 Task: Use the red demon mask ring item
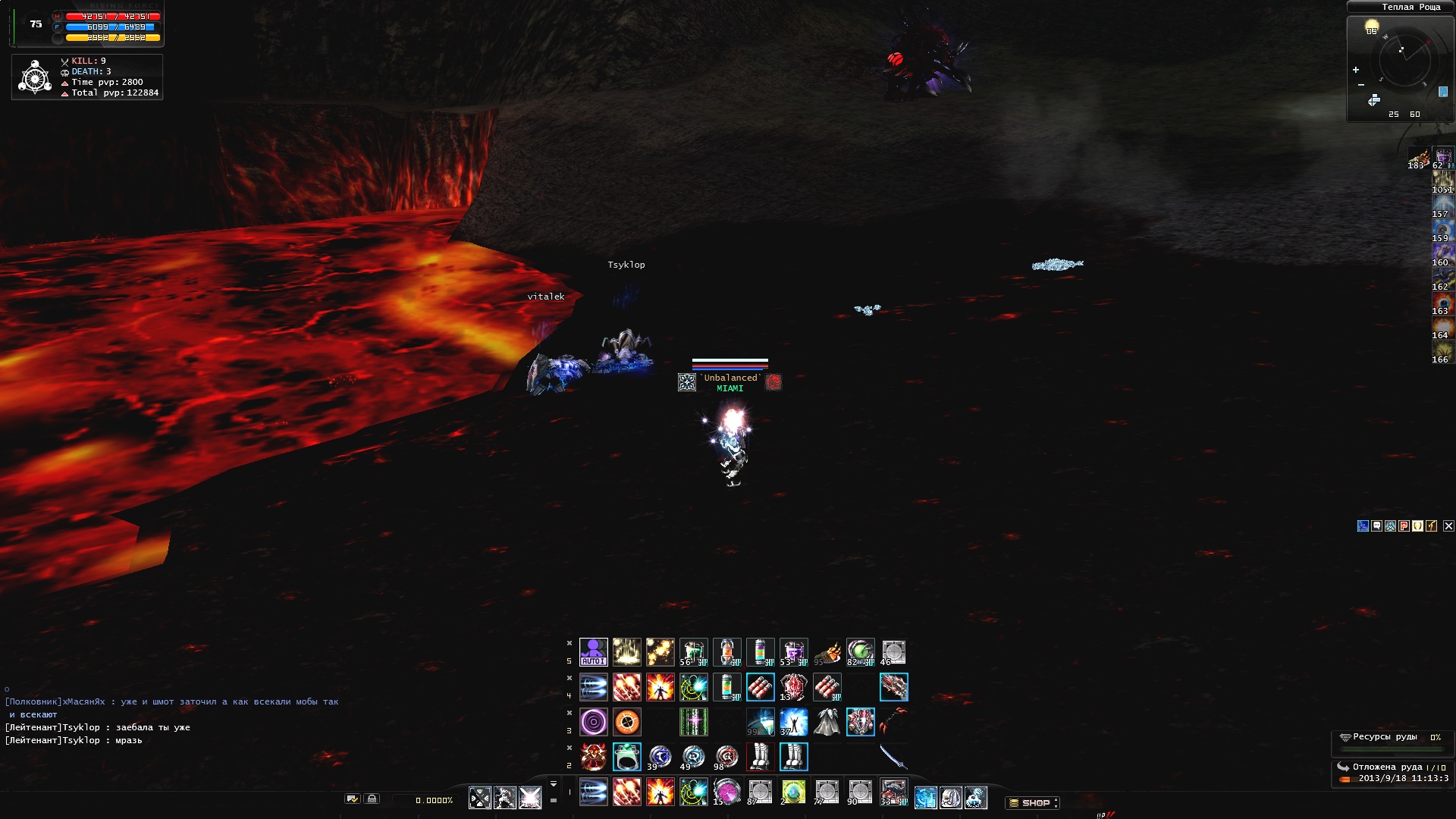coord(593,757)
